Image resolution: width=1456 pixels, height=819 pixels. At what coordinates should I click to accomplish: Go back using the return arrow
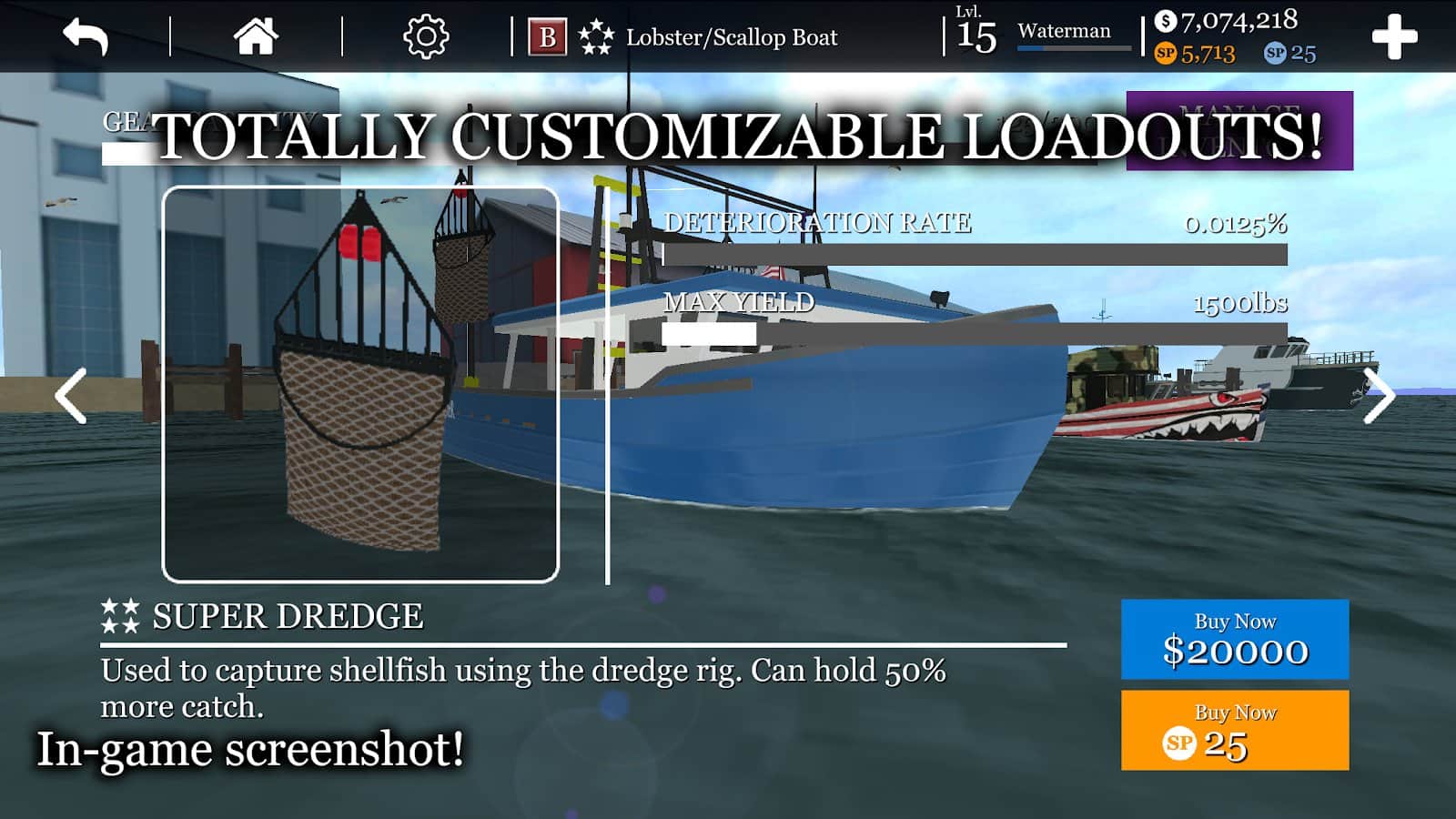(x=86, y=37)
